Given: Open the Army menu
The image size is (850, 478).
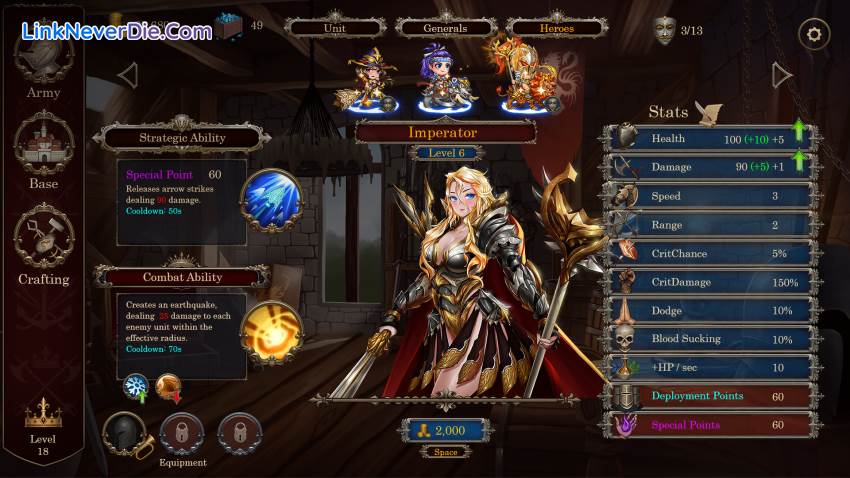Looking at the screenshot, I should tap(43, 66).
